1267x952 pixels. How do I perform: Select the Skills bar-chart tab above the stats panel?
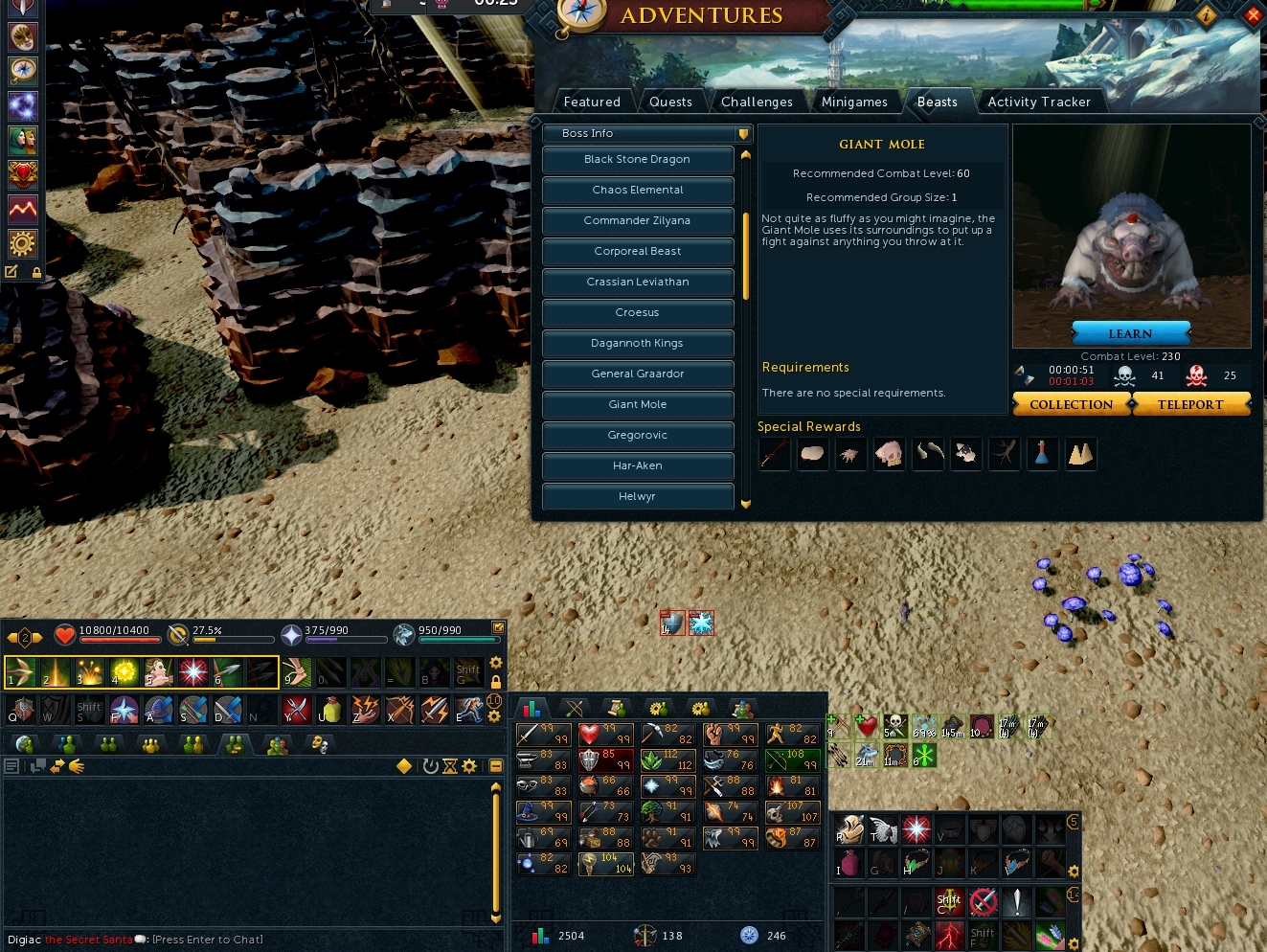[x=532, y=709]
